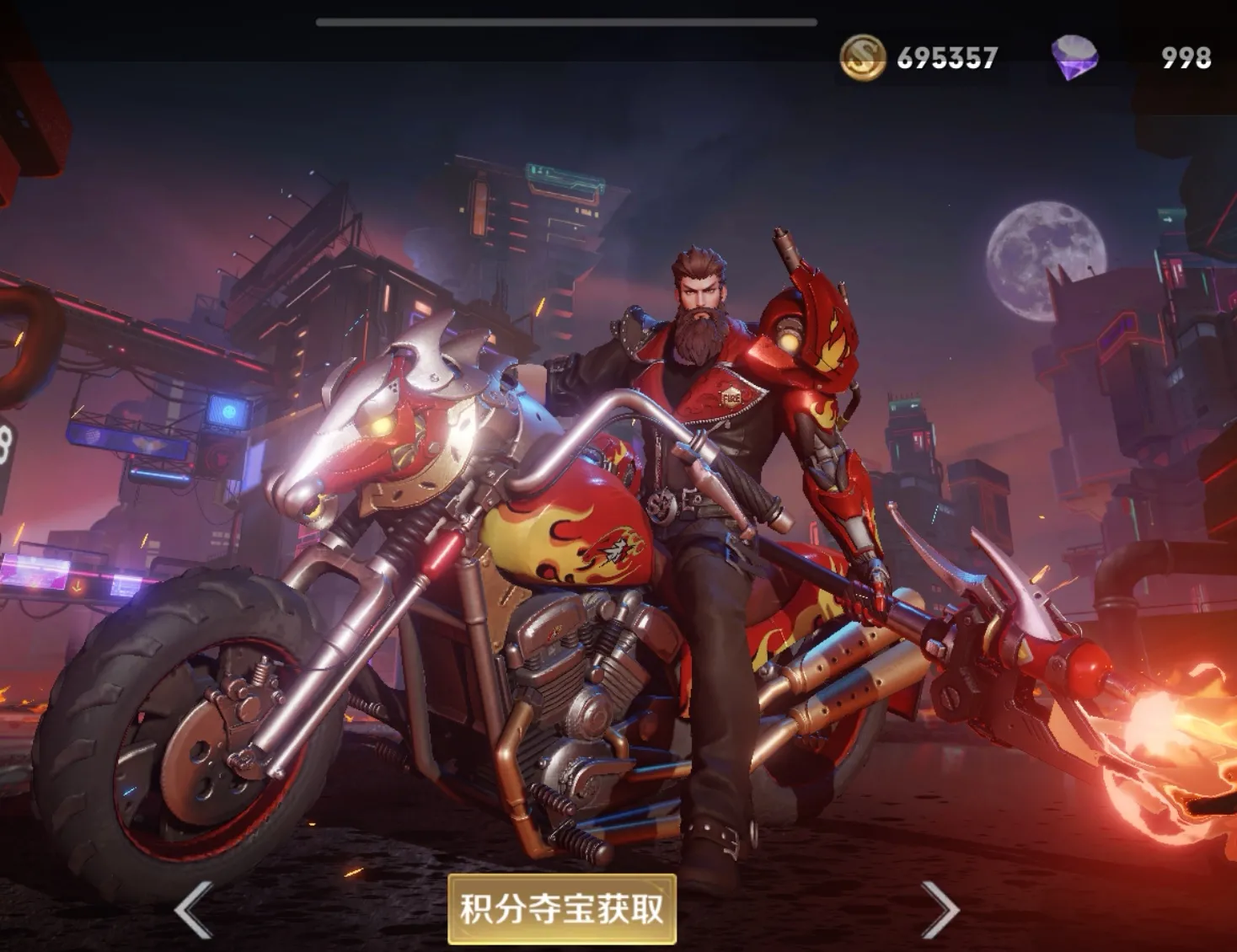Click the 积分夺宝获取 button
This screenshot has height=952, width=1237.
click(561, 908)
